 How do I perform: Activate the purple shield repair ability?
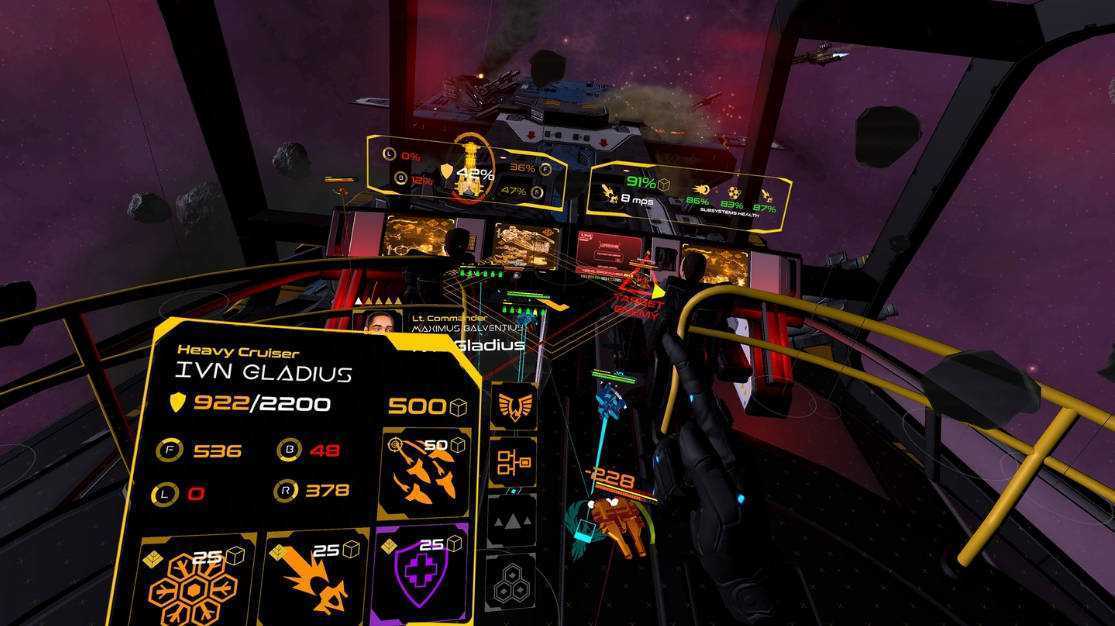pos(422,580)
